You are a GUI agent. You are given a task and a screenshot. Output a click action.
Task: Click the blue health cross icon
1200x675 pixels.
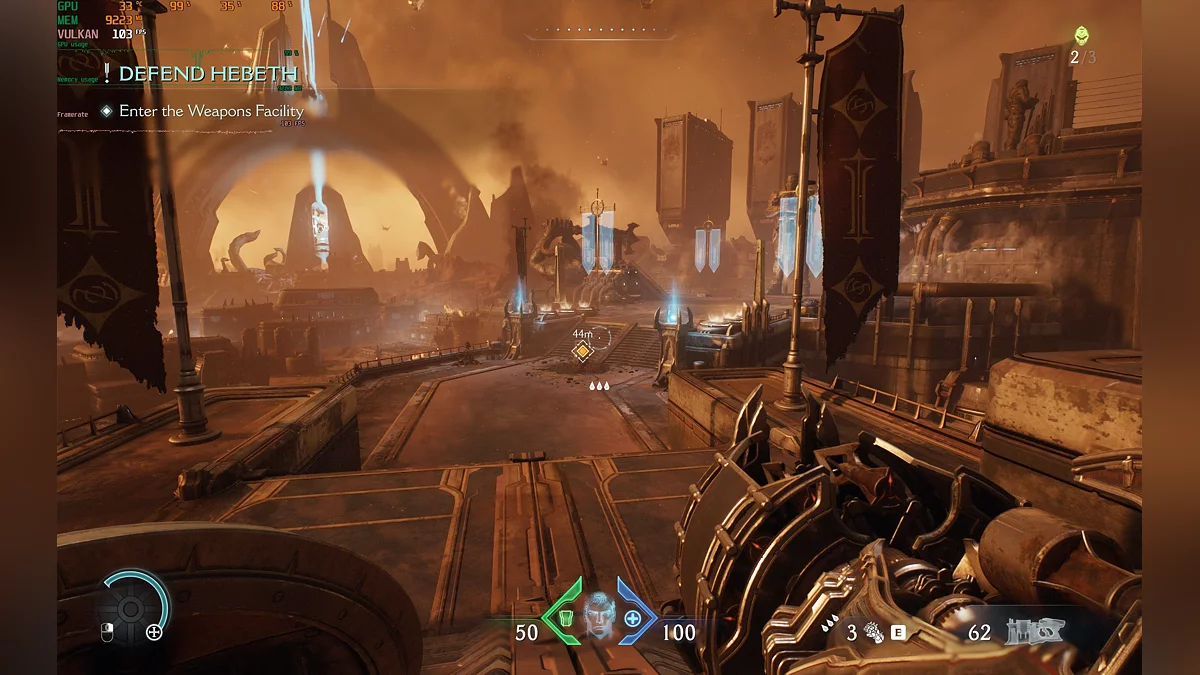(x=633, y=618)
